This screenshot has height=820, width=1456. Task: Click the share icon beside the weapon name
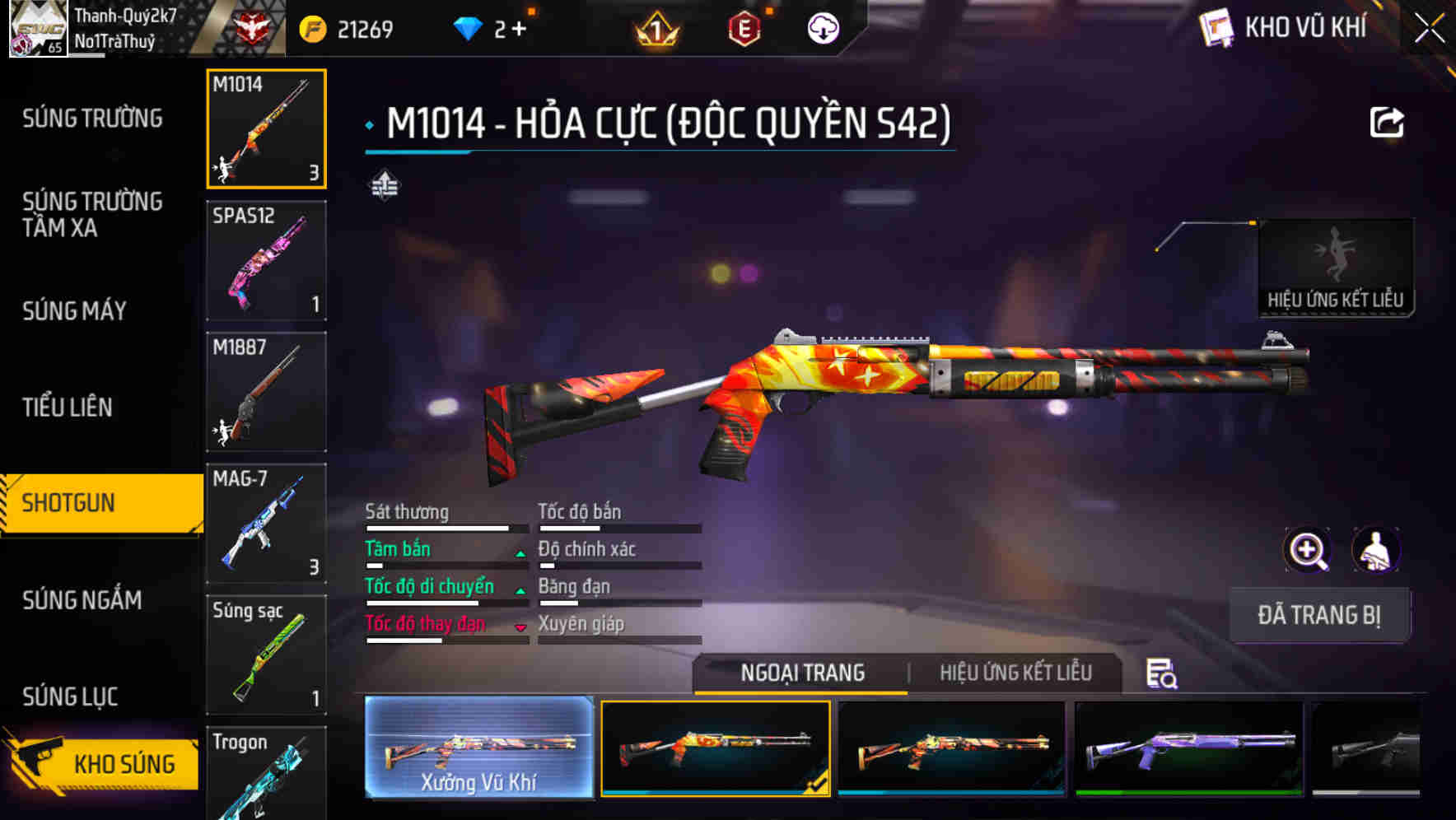tap(1388, 122)
